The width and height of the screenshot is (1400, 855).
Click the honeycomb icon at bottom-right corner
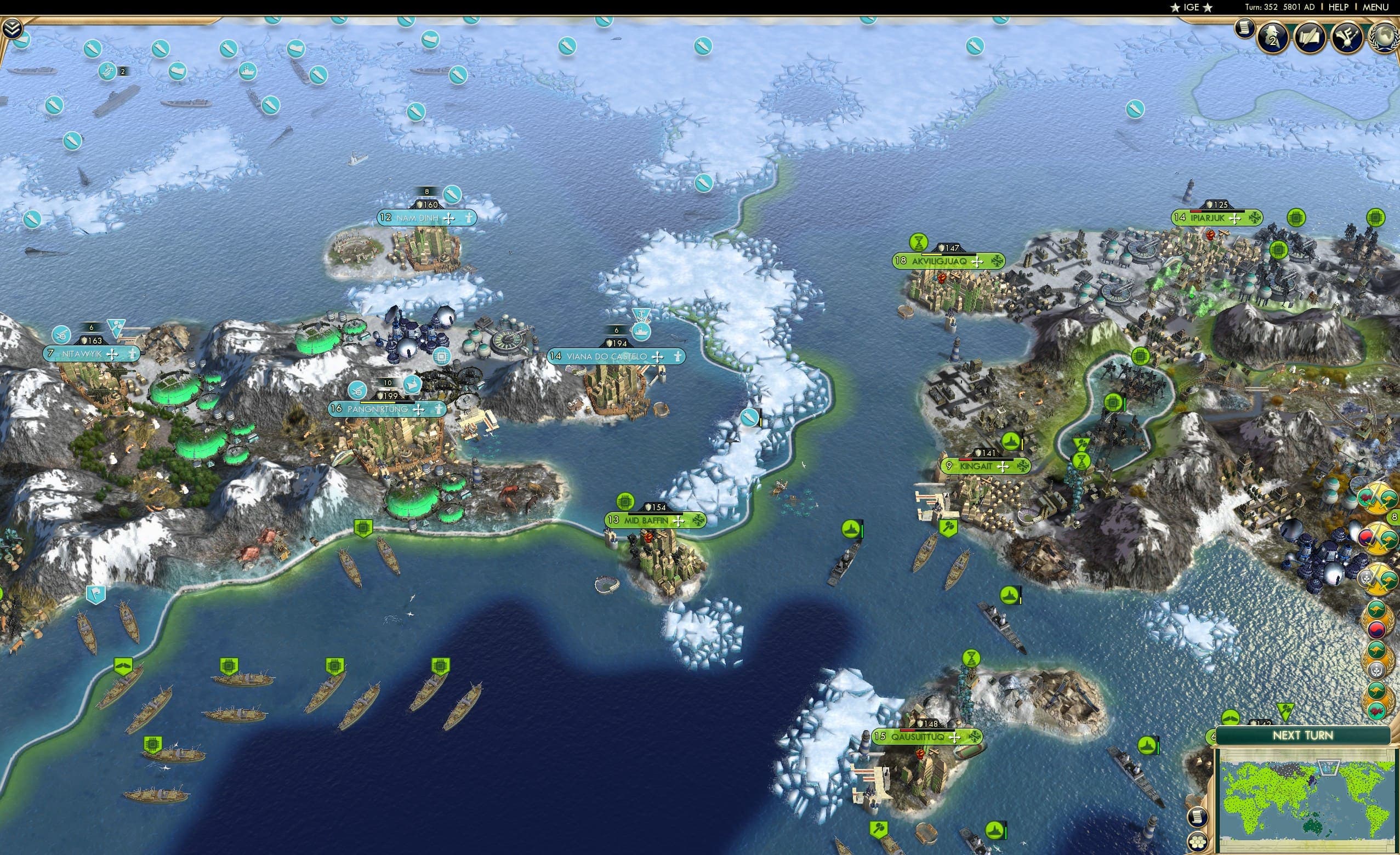(1198, 843)
